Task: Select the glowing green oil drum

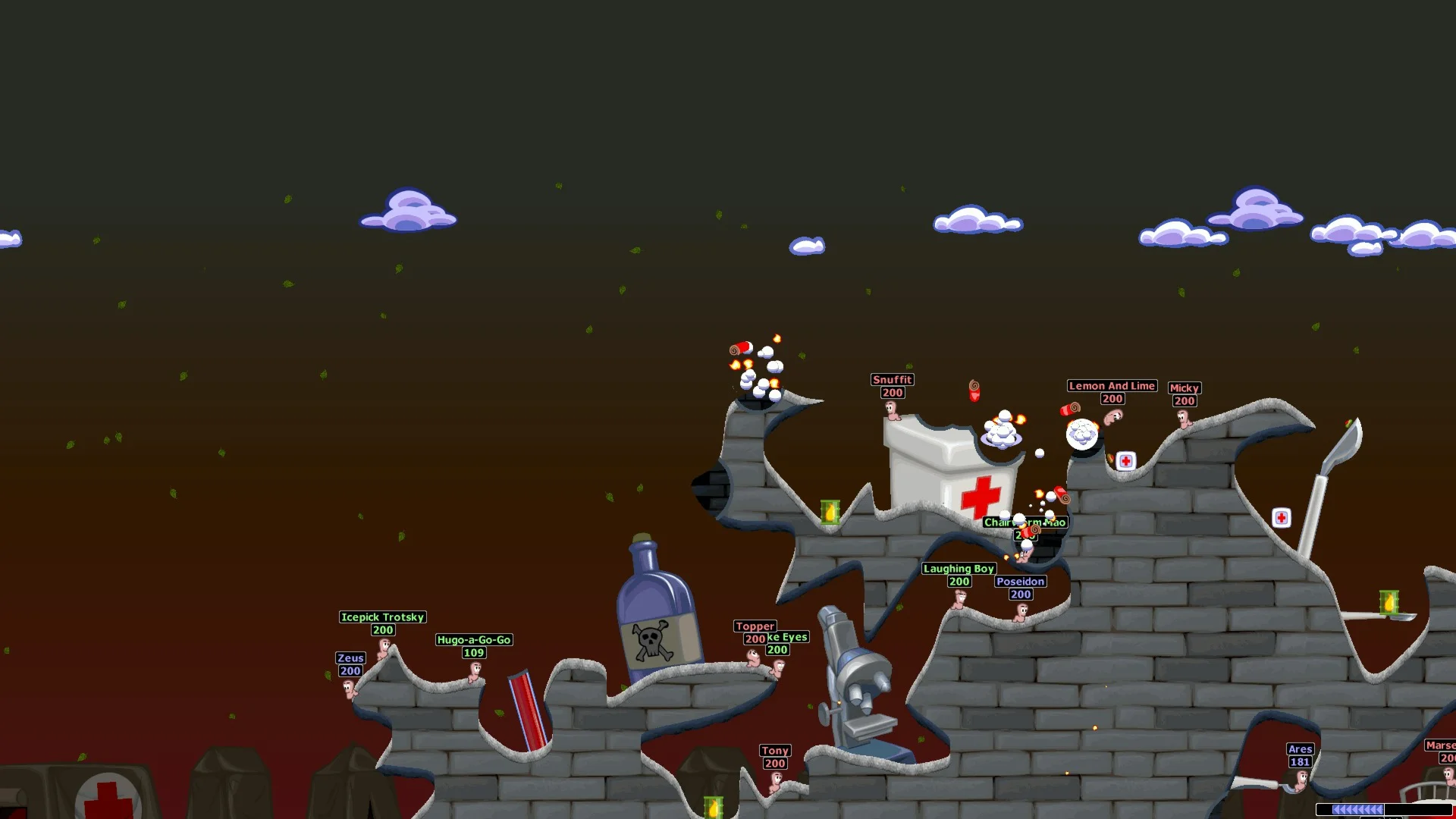Action: tap(830, 512)
